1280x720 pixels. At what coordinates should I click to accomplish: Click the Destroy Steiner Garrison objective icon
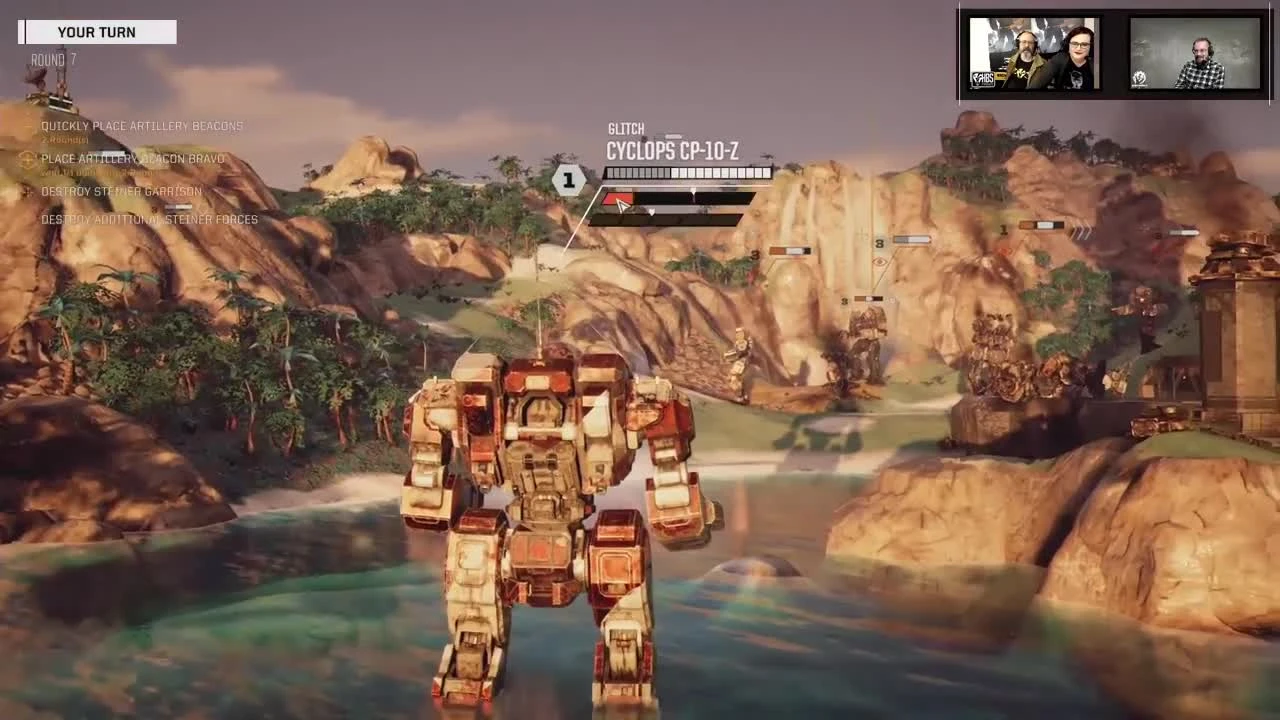pyautogui.click(x=27, y=192)
